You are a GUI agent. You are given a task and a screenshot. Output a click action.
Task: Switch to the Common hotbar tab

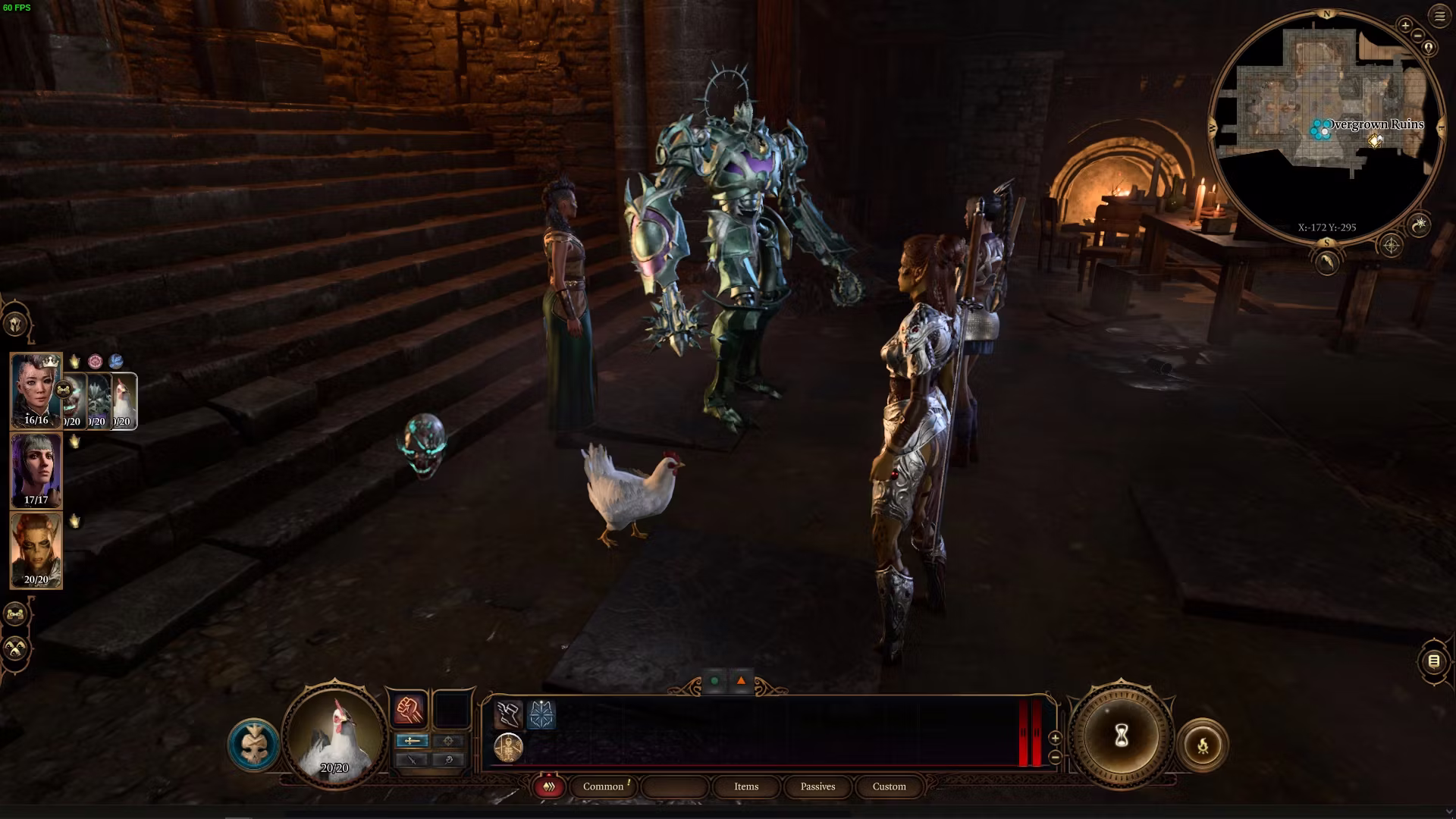click(x=604, y=786)
